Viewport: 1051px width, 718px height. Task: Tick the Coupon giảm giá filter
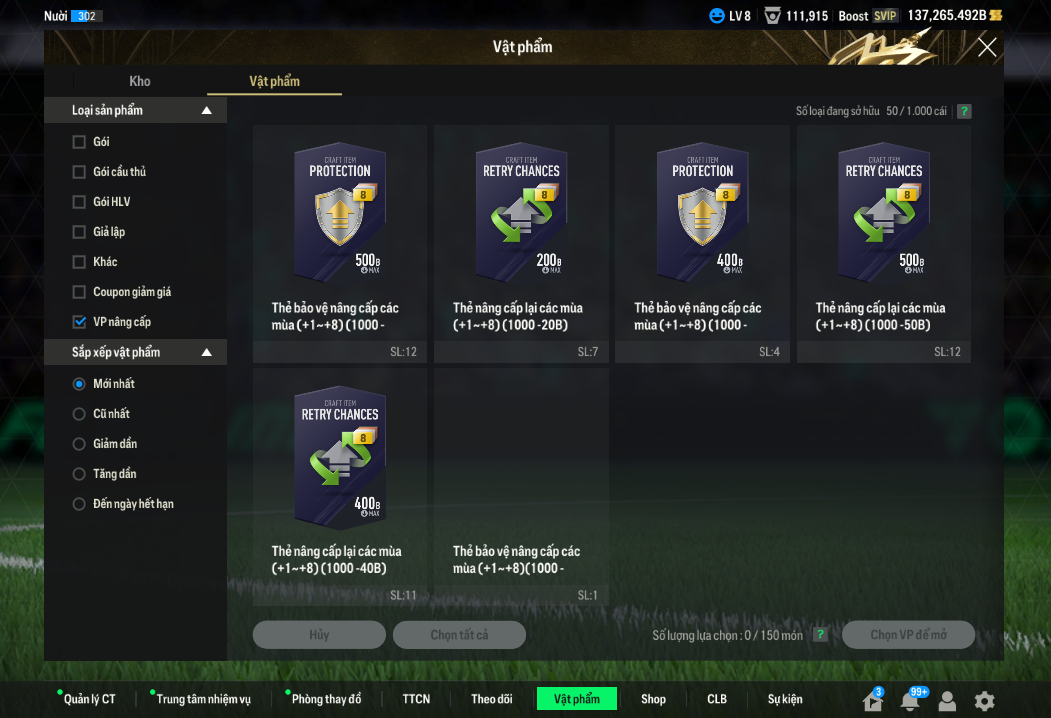point(79,292)
